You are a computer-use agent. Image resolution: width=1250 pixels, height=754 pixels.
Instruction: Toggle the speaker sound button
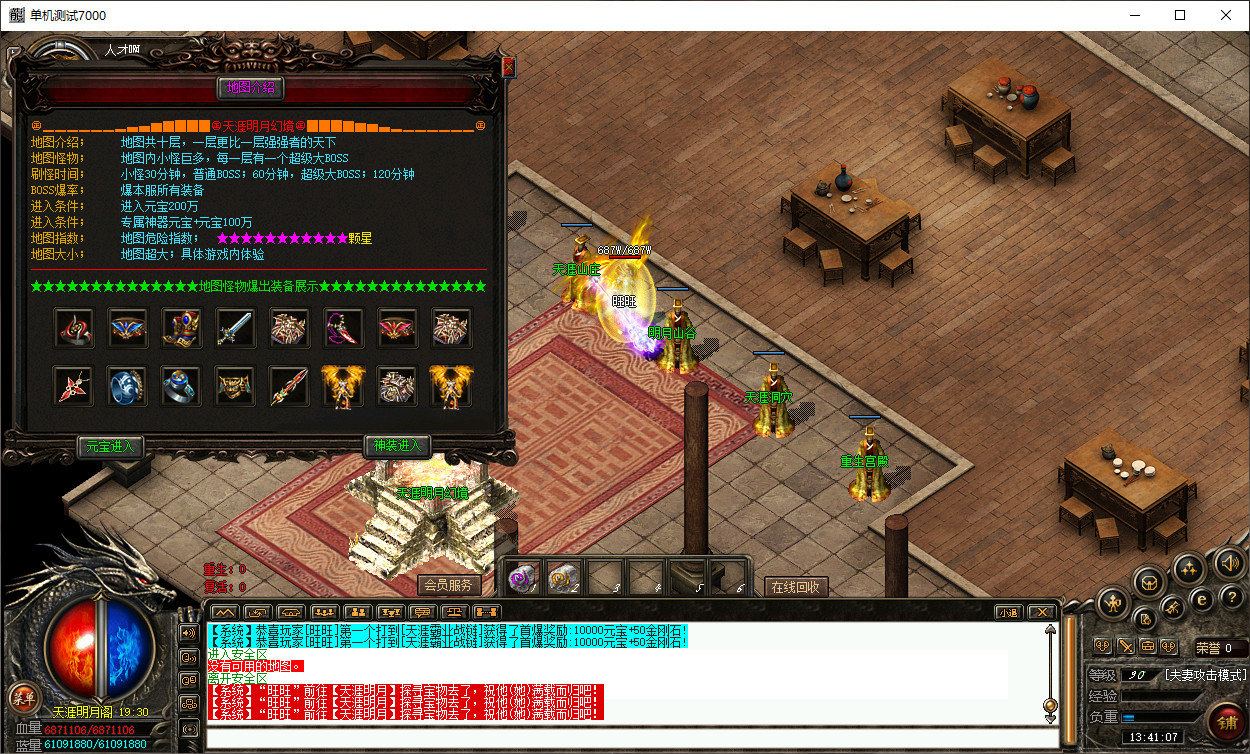[1229, 563]
